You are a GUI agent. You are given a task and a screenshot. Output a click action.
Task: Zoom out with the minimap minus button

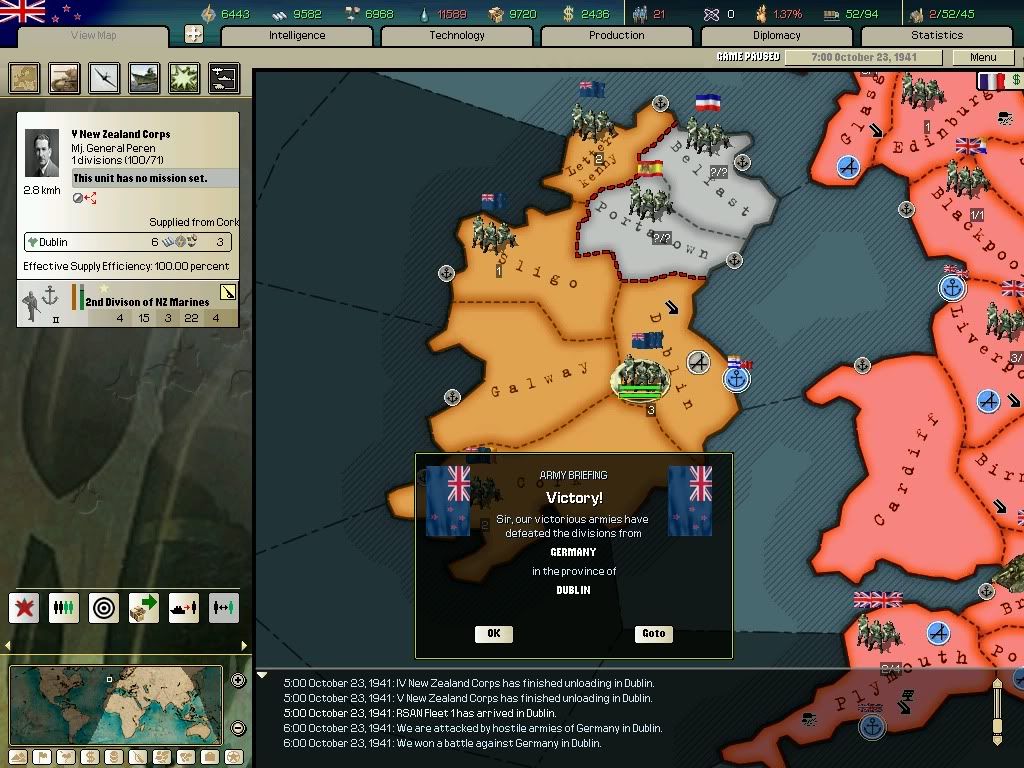pyautogui.click(x=238, y=728)
